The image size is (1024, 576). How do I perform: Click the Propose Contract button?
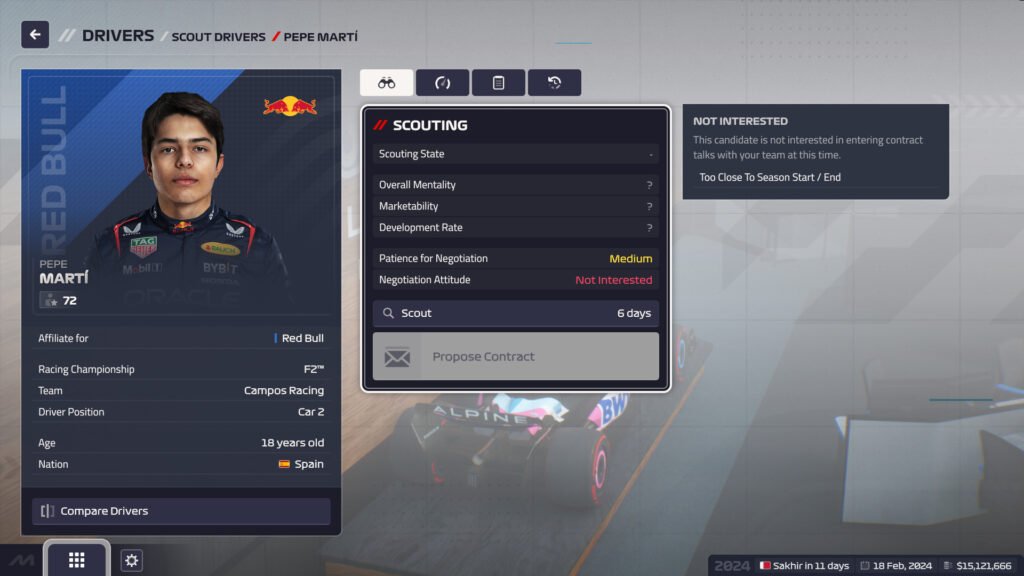pos(515,356)
